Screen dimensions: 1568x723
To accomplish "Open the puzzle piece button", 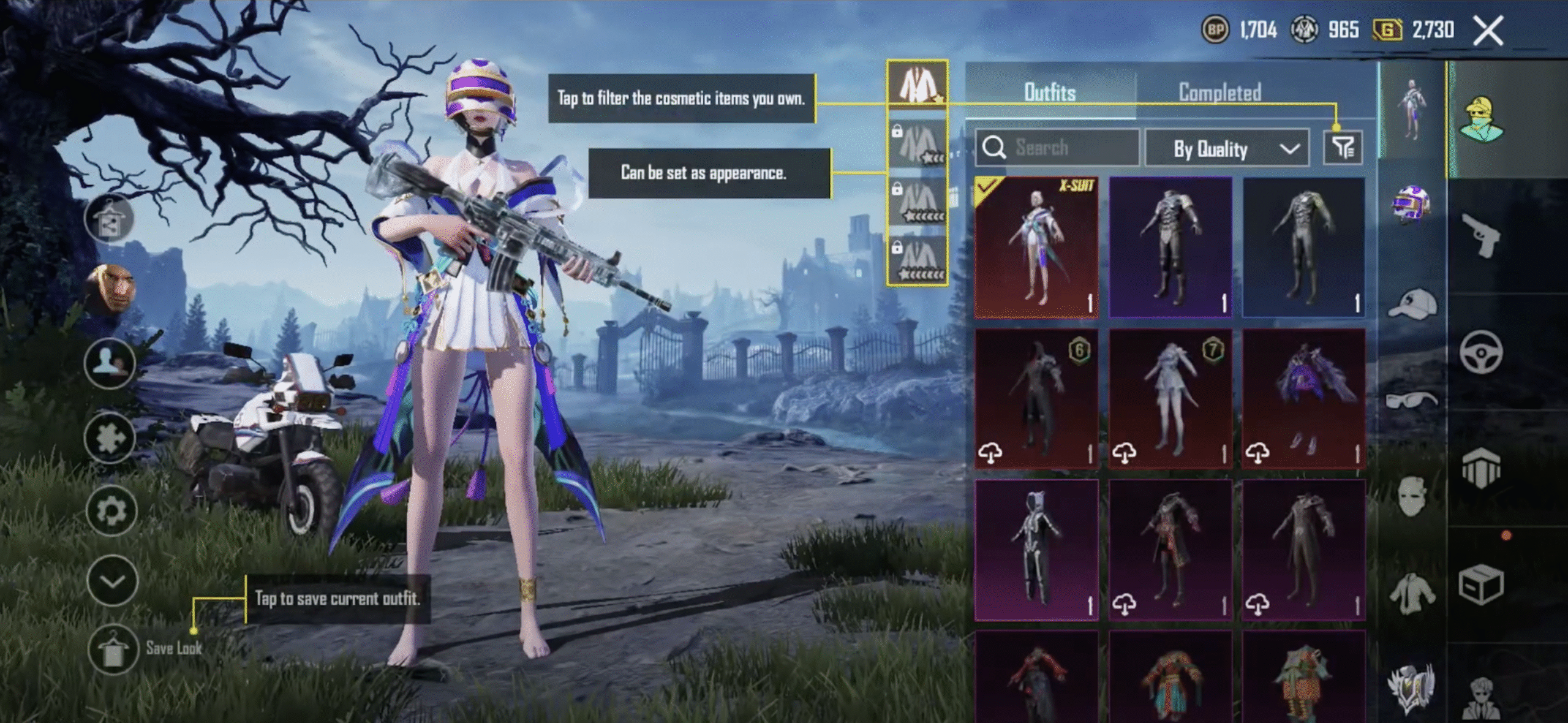I will coord(110,437).
